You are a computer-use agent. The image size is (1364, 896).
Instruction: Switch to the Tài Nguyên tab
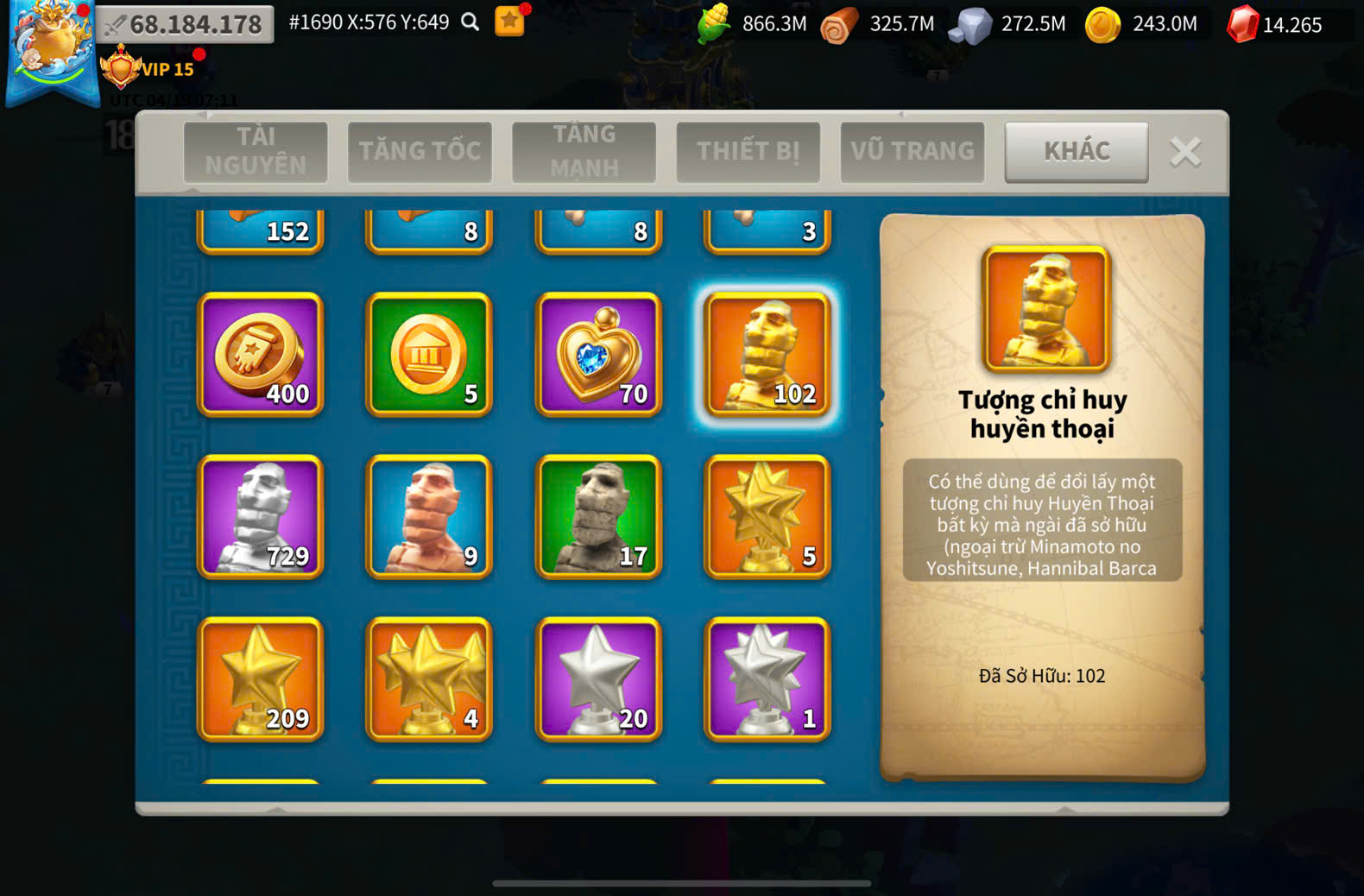click(x=256, y=151)
